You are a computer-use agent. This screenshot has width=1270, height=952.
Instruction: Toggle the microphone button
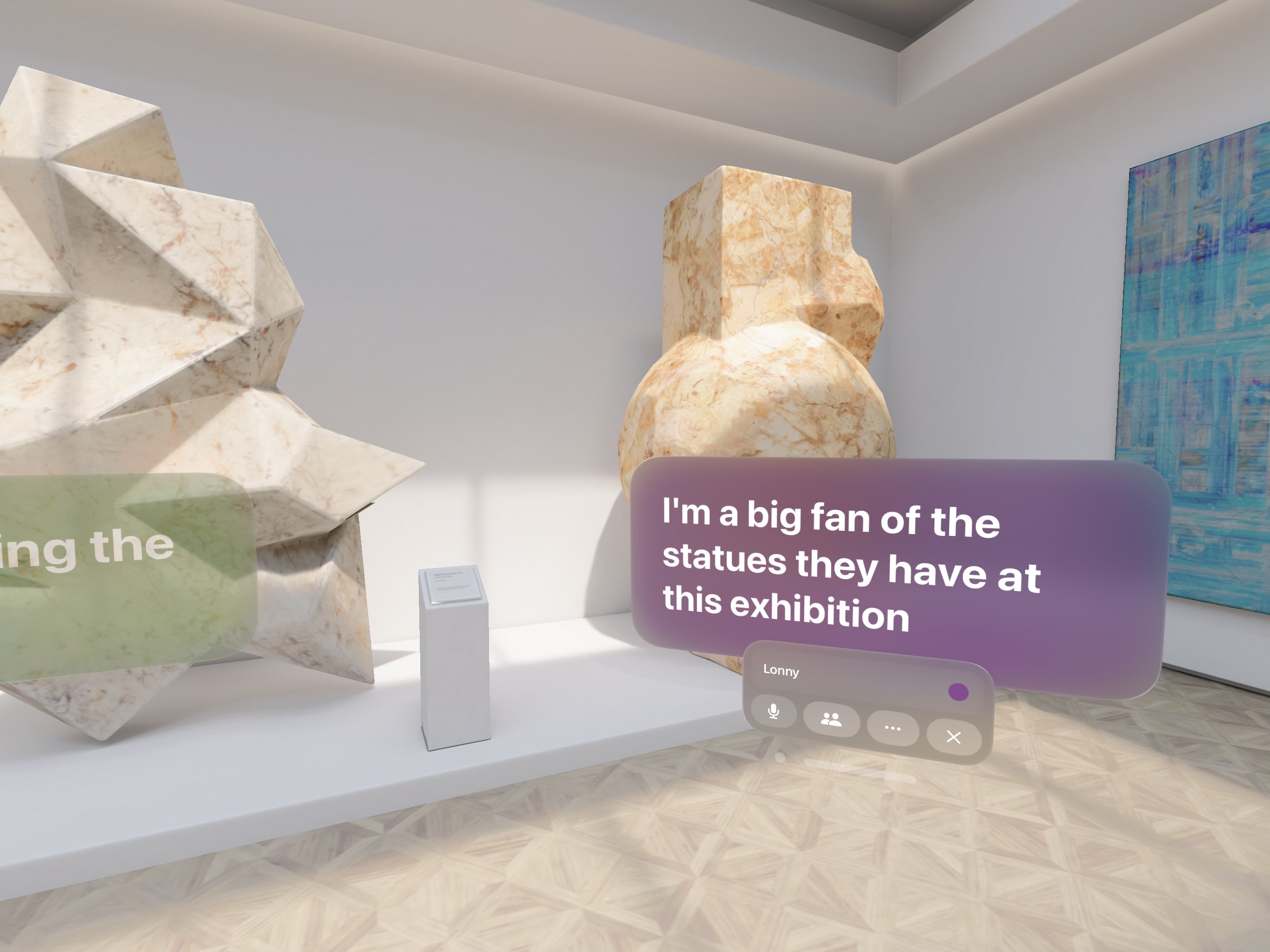click(x=774, y=712)
